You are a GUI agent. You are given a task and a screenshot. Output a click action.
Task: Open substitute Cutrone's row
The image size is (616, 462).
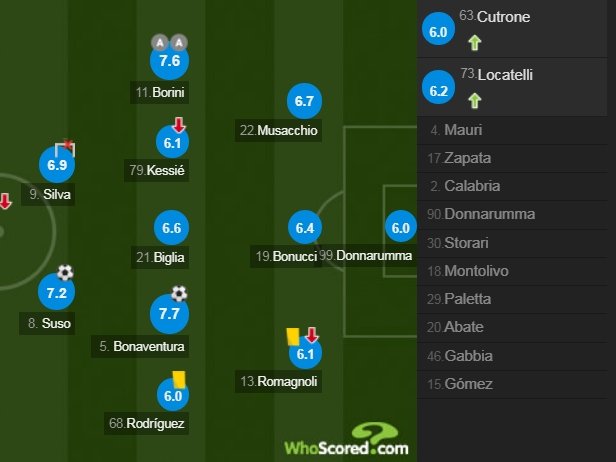tap(516, 29)
